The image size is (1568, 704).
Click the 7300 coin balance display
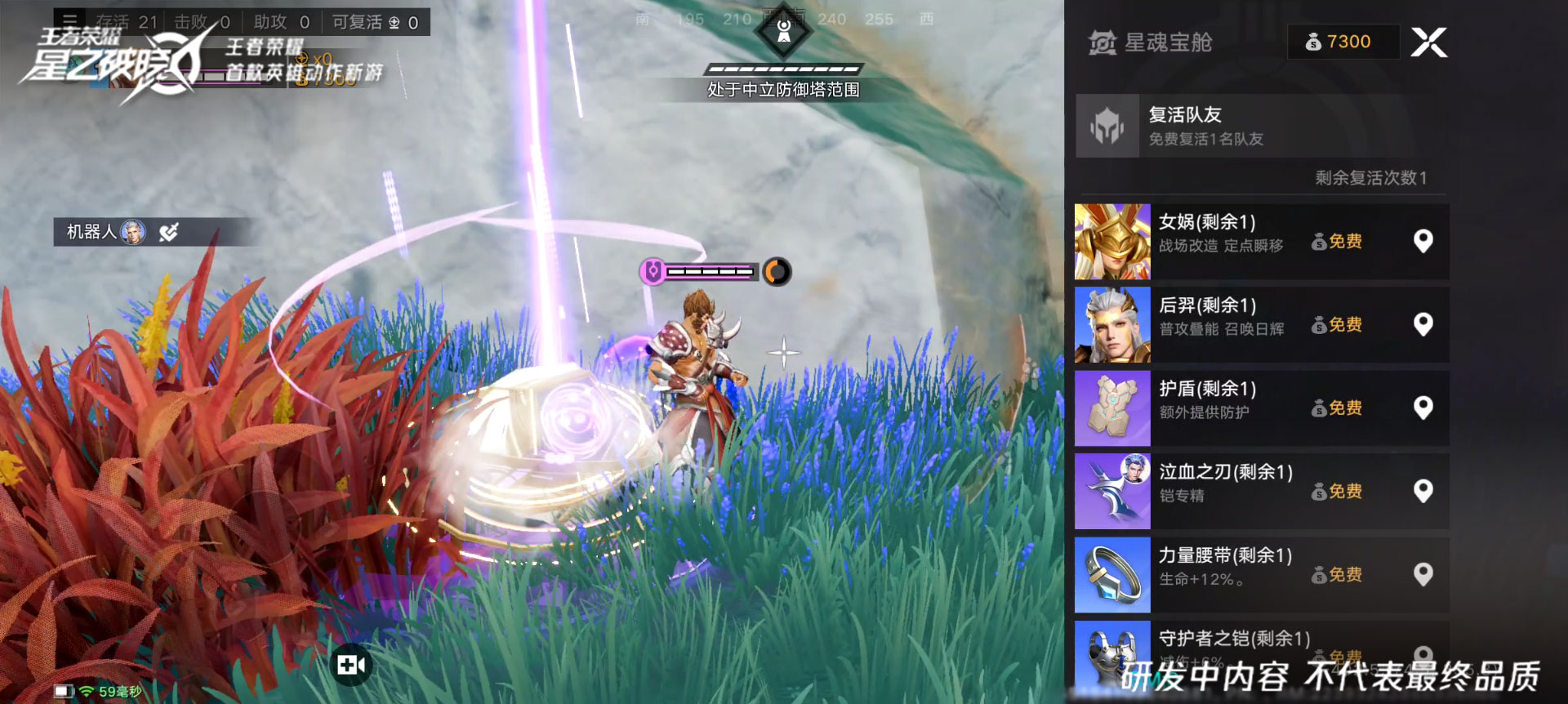point(1342,42)
